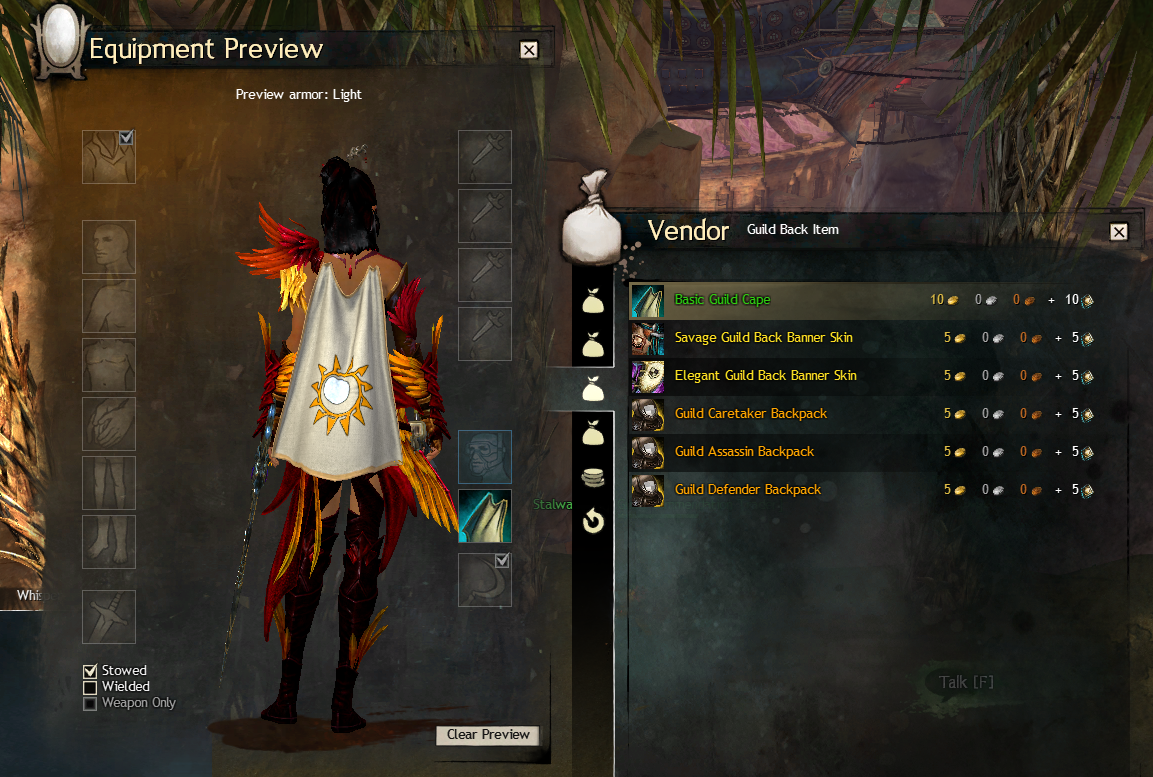Select the breathing mask equipment slot
1153x777 pixels.
click(x=485, y=457)
